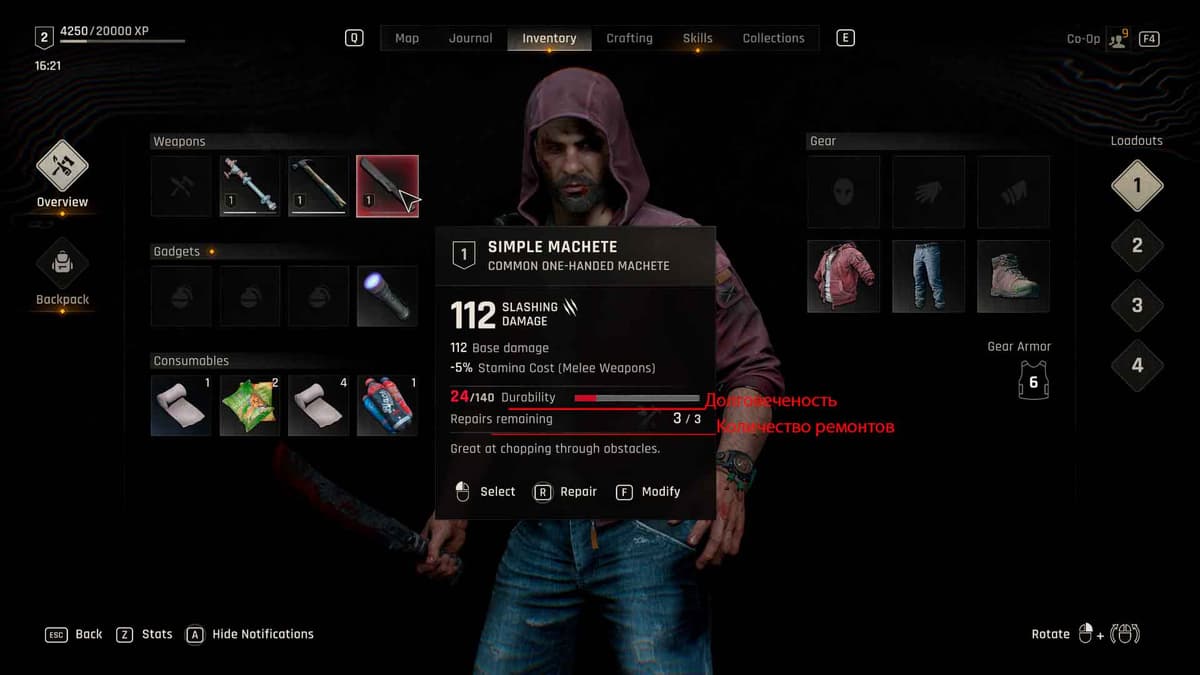Click the metal pipe weapon slot
The width and height of the screenshot is (1200, 675).
[249, 186]
